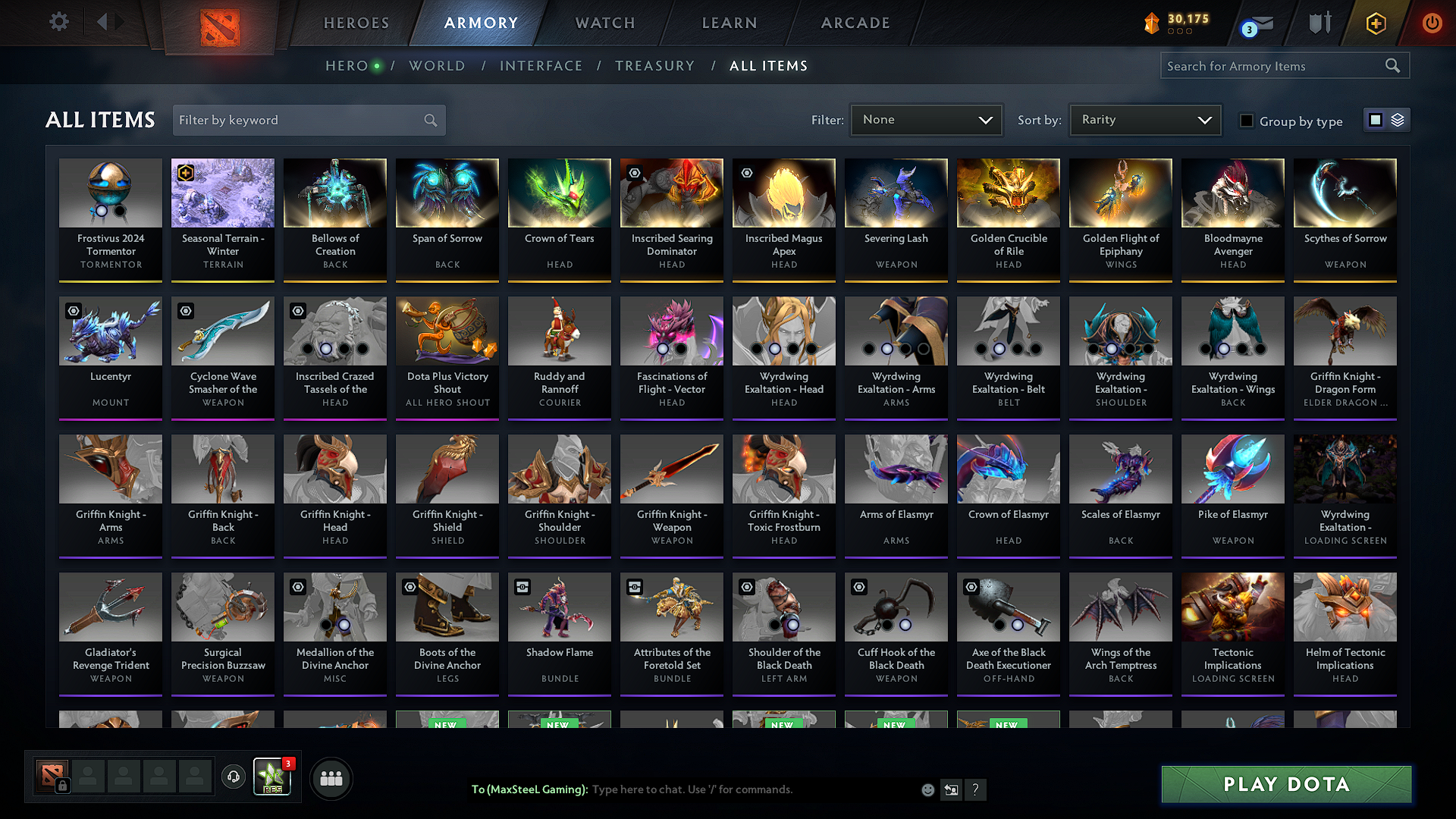
Task: Click the Dota 2 logo shield at top left
Action: (220, 25)
